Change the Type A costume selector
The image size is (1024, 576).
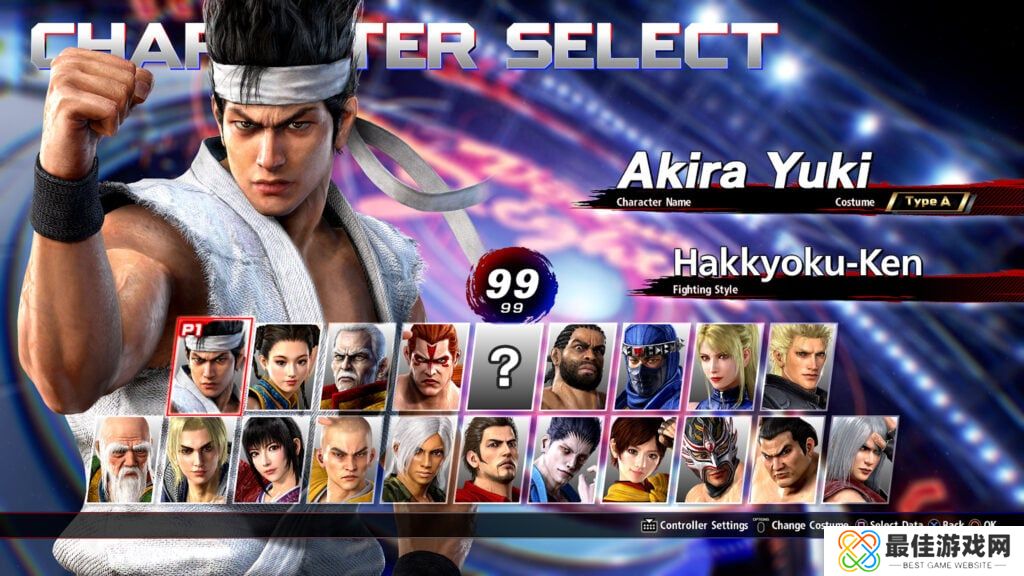(928, 201)
